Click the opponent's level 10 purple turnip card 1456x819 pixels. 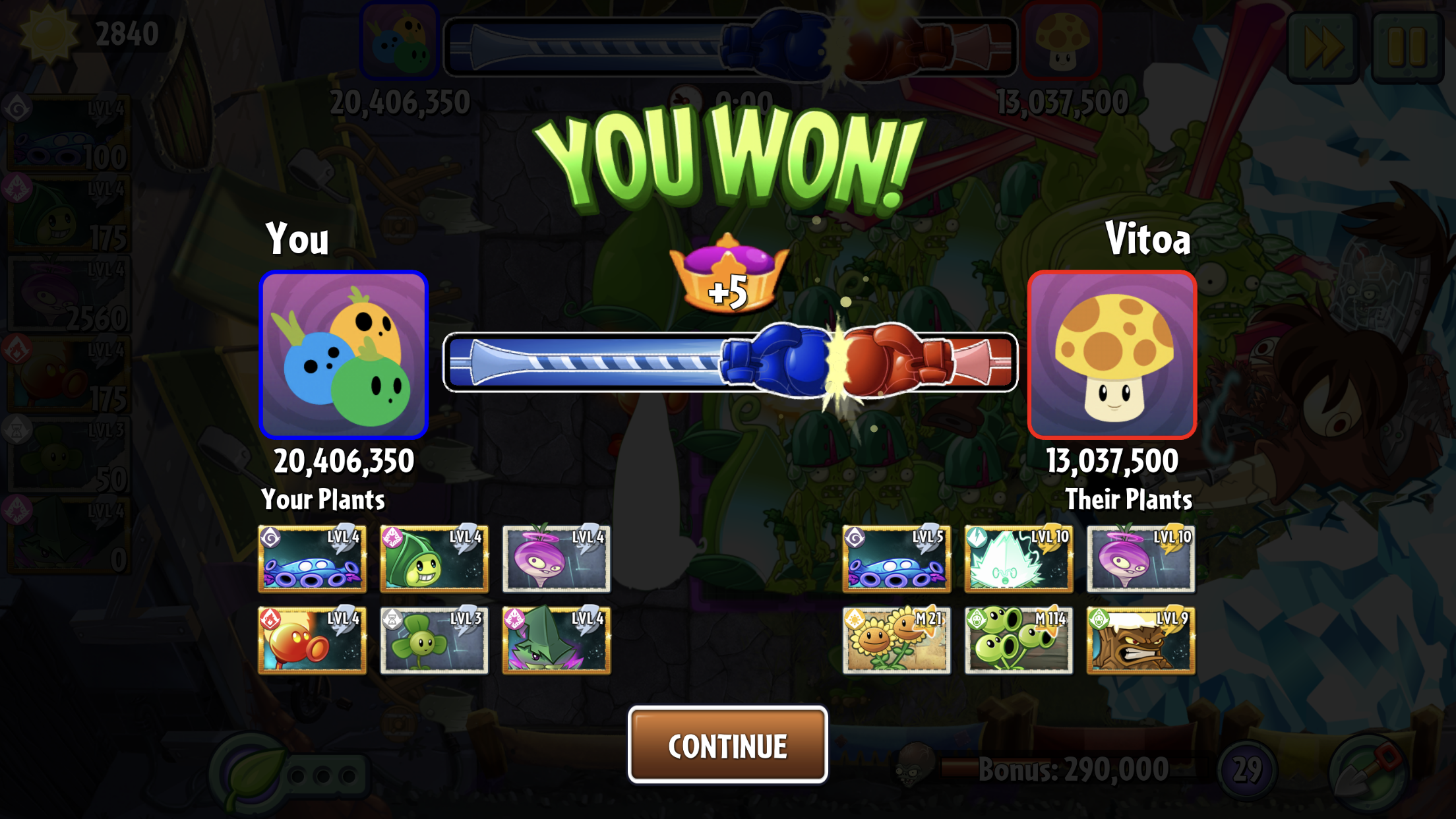pyautogui.click(x=1141, y=559)
